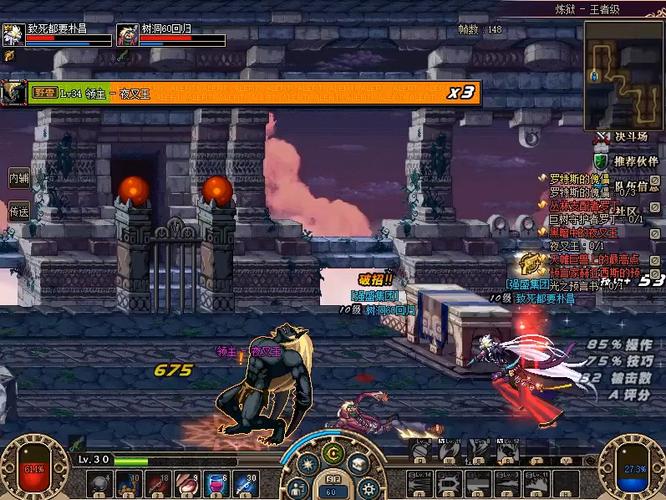
Task: Select party member 树洞60回归 portrait
Action: pyautogui.click(x=127, y=35)
